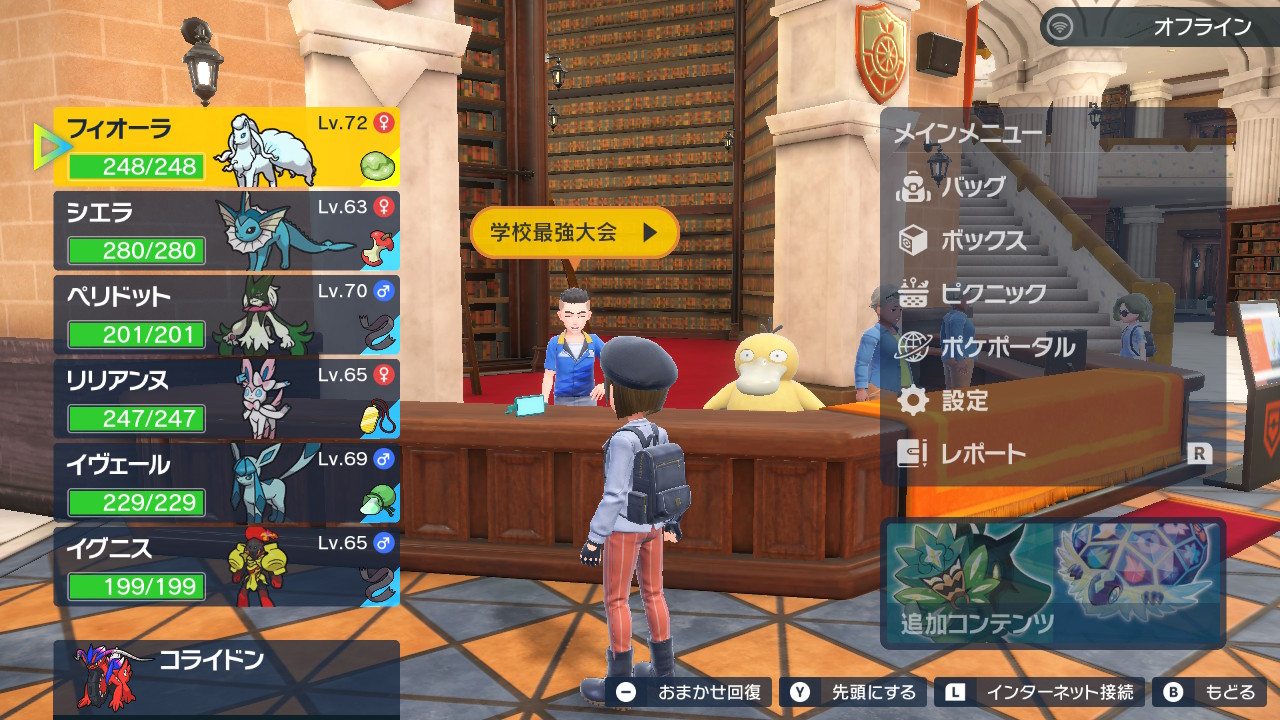Select party member イヴェール

point(227,483)
